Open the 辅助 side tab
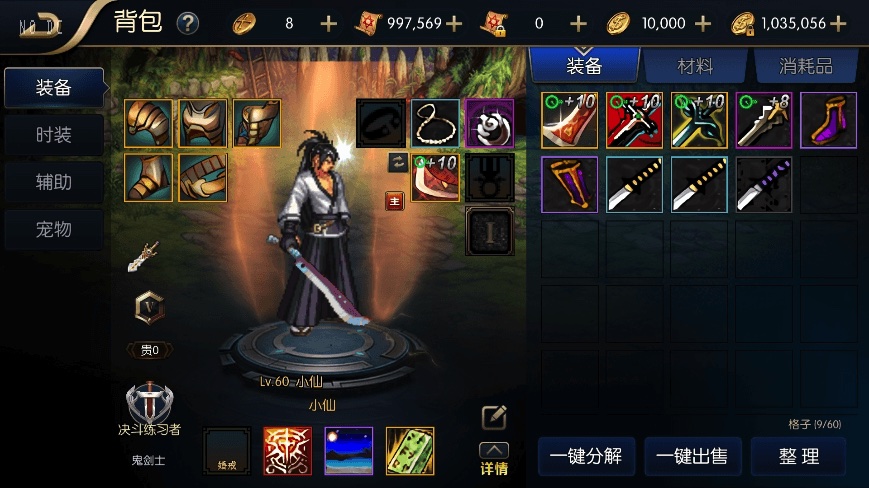This screenshot has height=488, width=869. tap(54, 182)
